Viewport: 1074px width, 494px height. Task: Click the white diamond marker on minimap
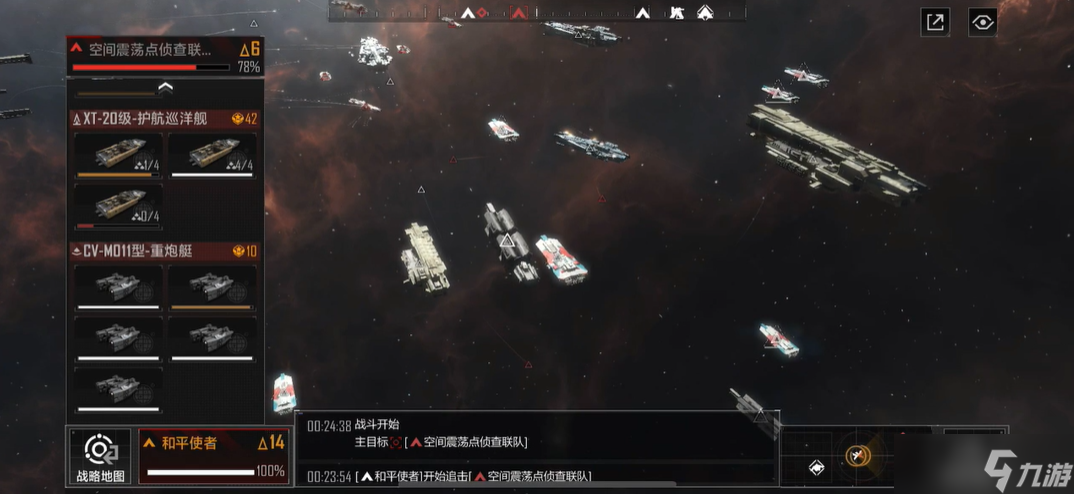(x=816, y=468)
